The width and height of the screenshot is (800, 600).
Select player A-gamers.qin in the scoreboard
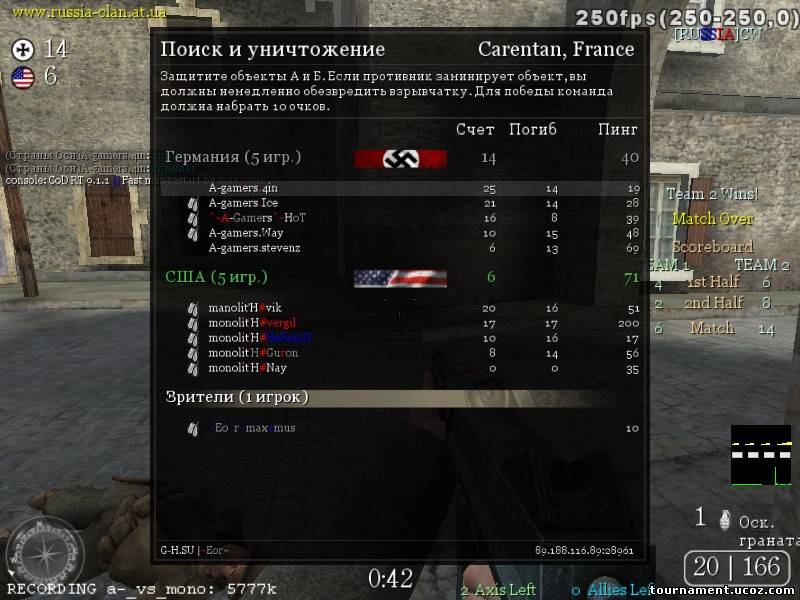242,188
